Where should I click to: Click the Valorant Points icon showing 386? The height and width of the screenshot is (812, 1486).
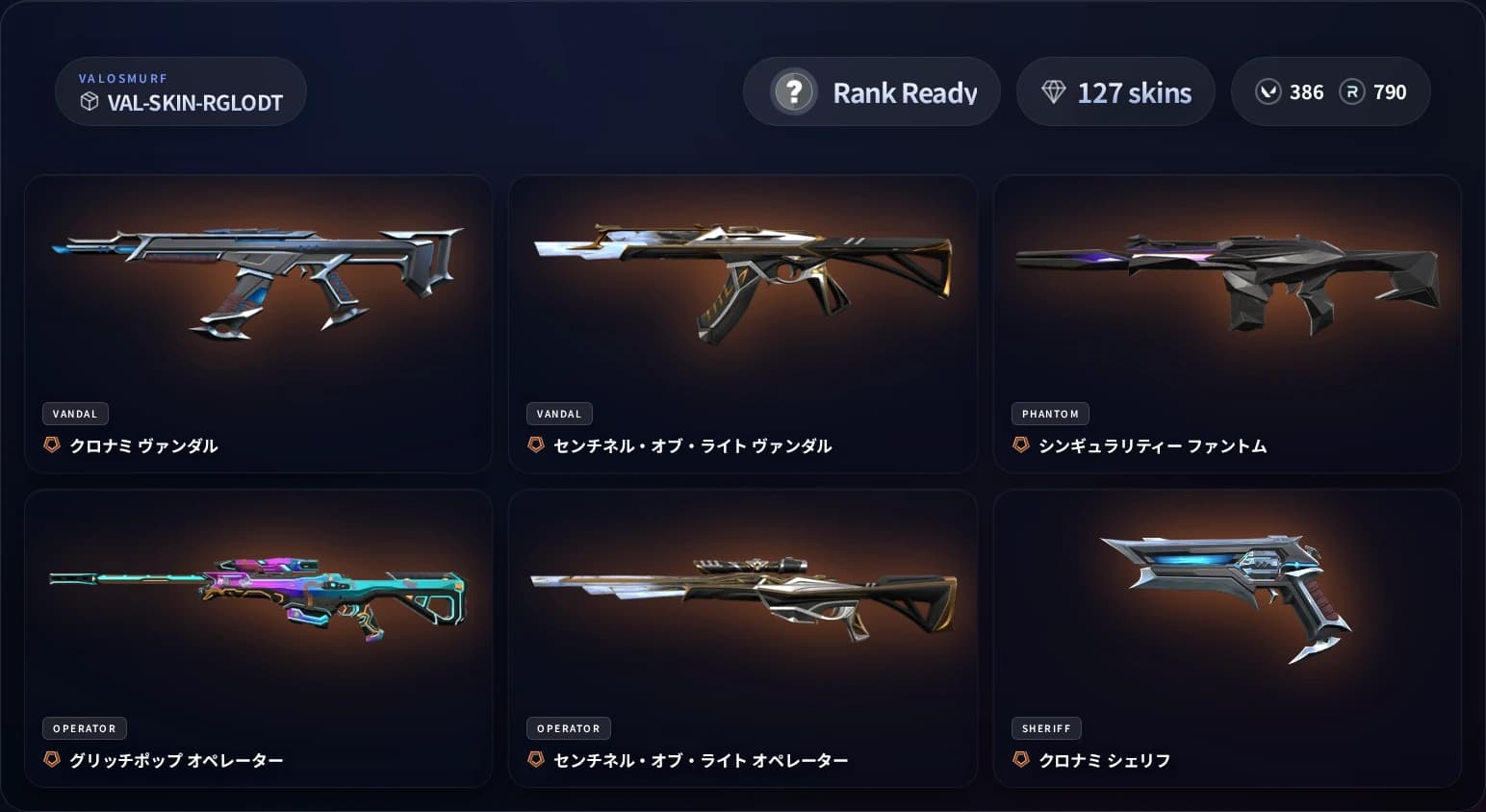click(x=1268, y=91)
